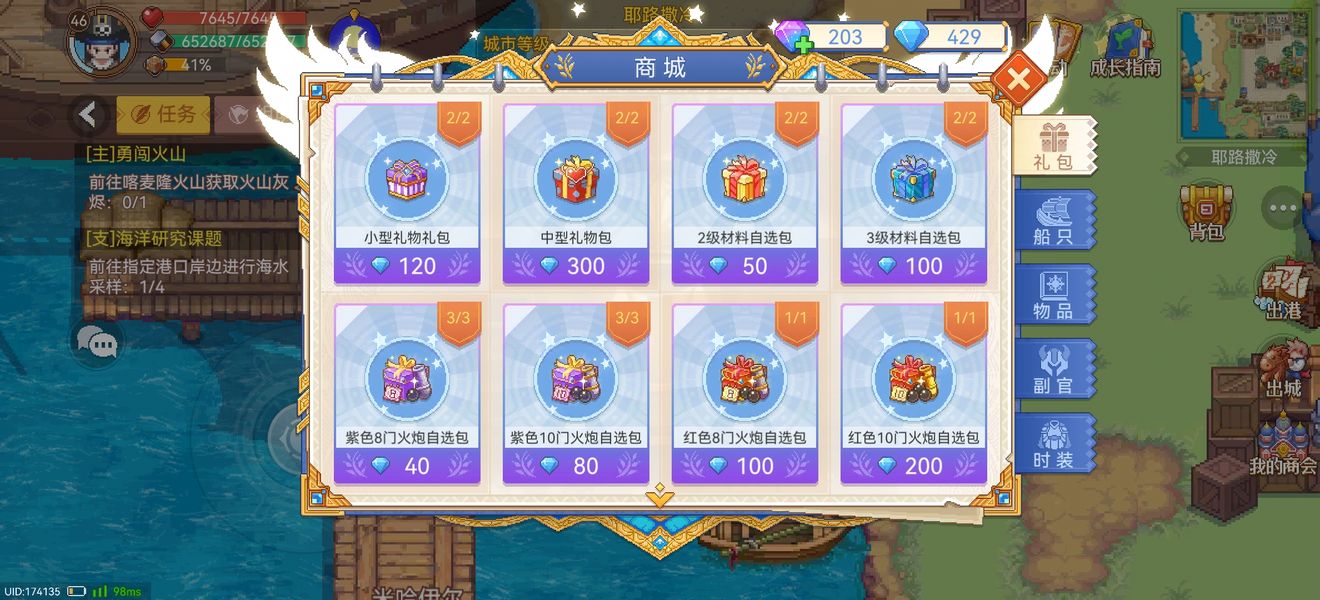Close the 商城 shop window
The width and height of the screenshot is (1320, 600).
[x=1018, y=79]
